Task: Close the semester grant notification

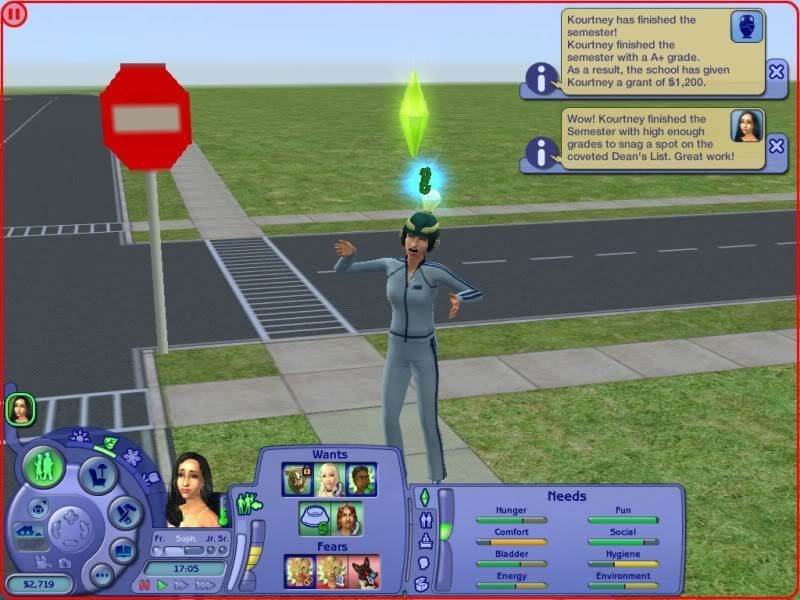Action: [776, 71]
